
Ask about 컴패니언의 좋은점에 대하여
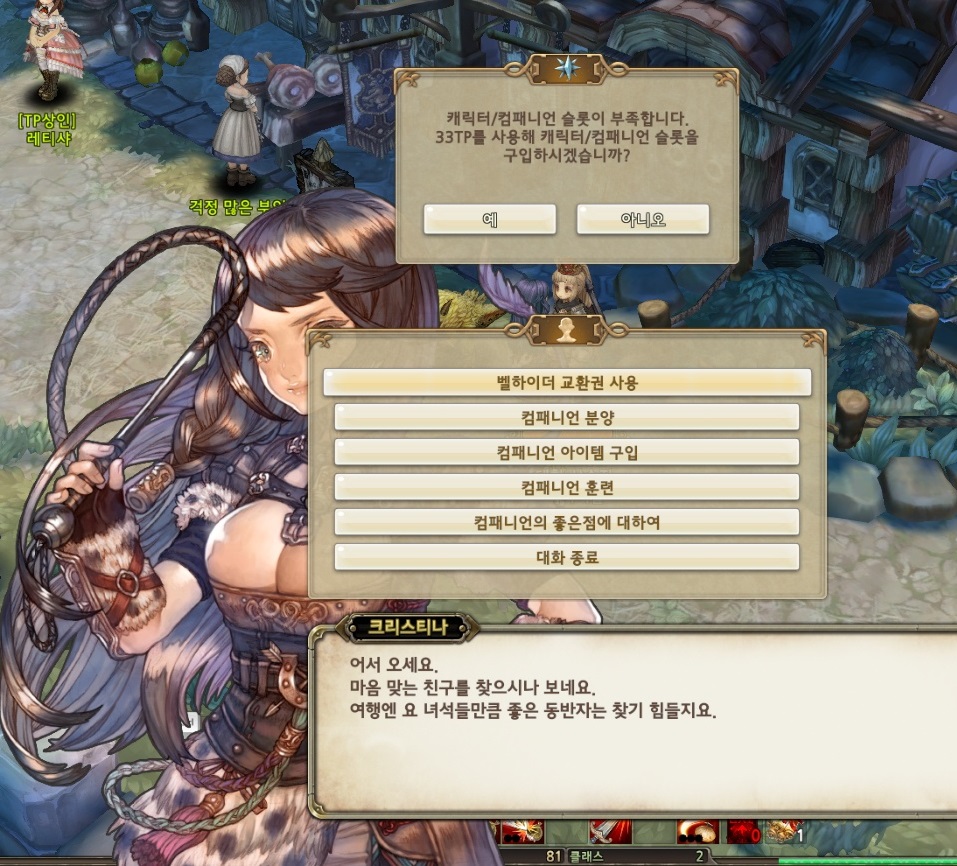(x=567, y=522)
